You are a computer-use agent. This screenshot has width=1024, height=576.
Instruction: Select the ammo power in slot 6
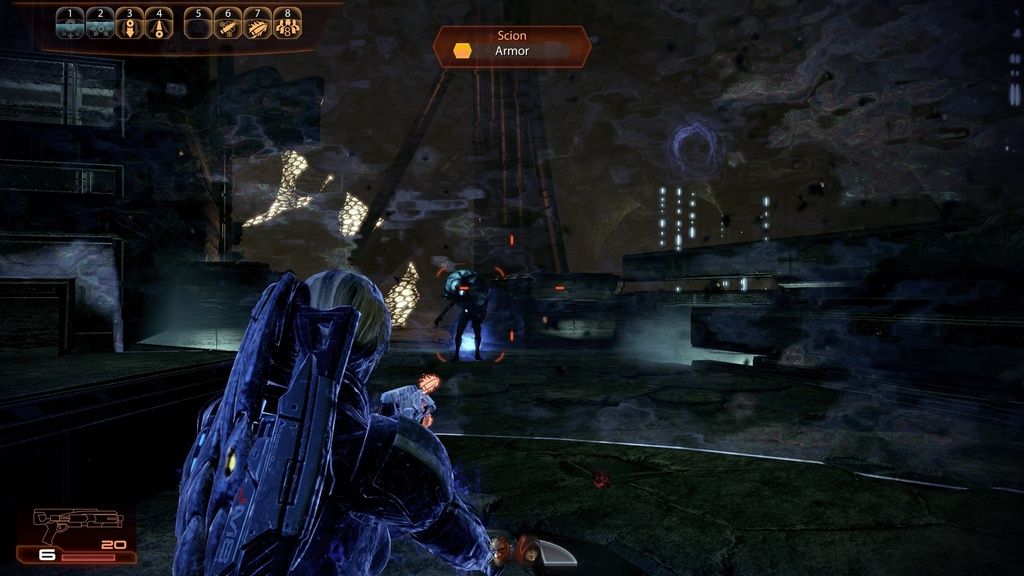228,23
